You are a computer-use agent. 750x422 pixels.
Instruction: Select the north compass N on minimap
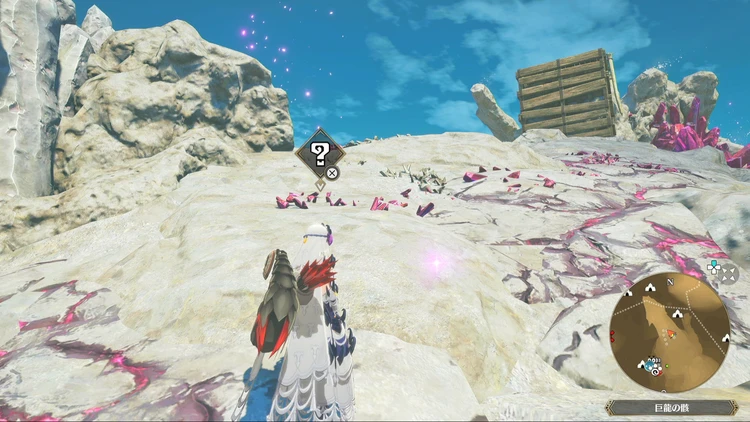point(670,281)
